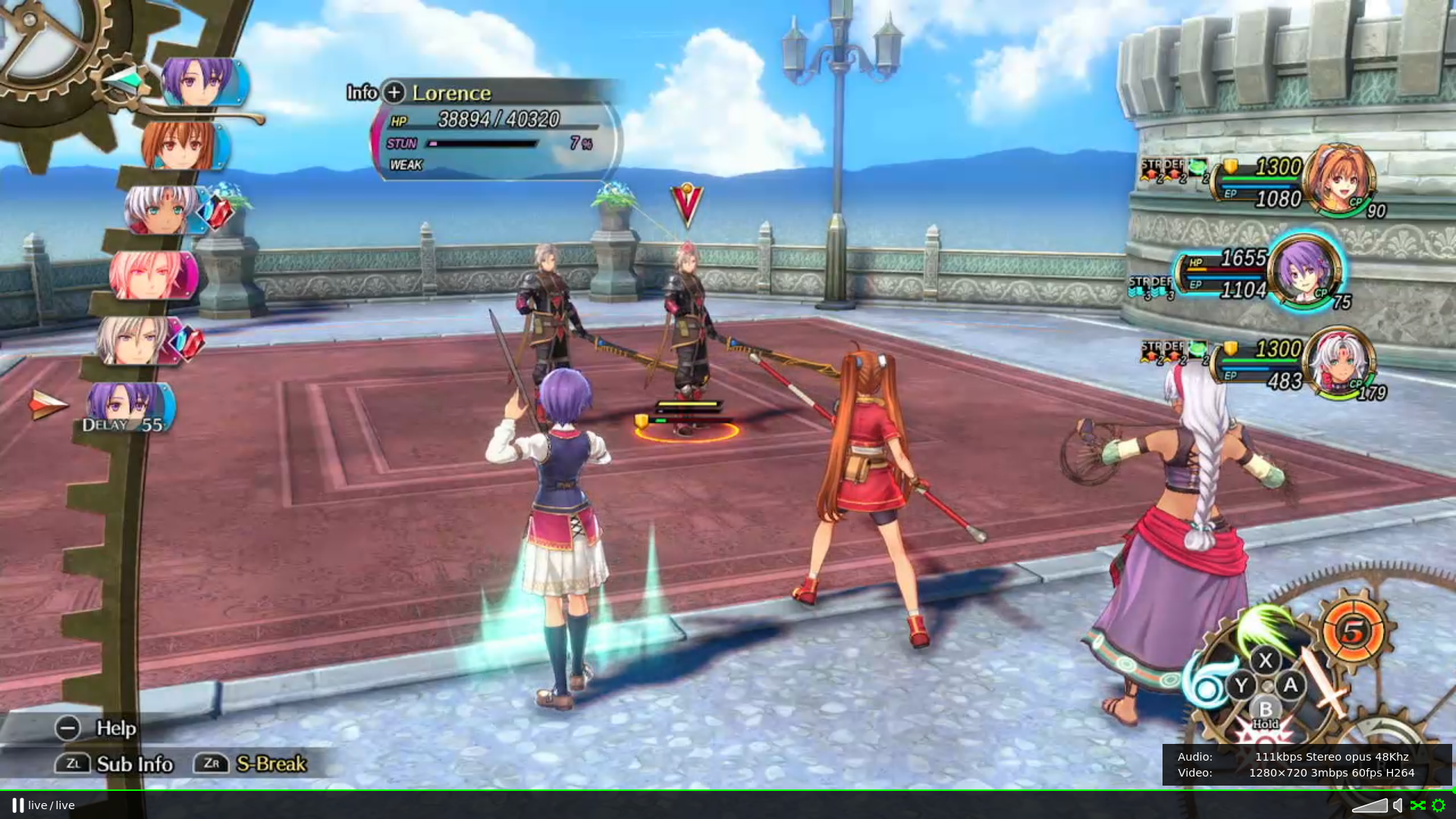Select the orange-haired girl's turn order portrait
The image size is (1456, 819).
182,145
